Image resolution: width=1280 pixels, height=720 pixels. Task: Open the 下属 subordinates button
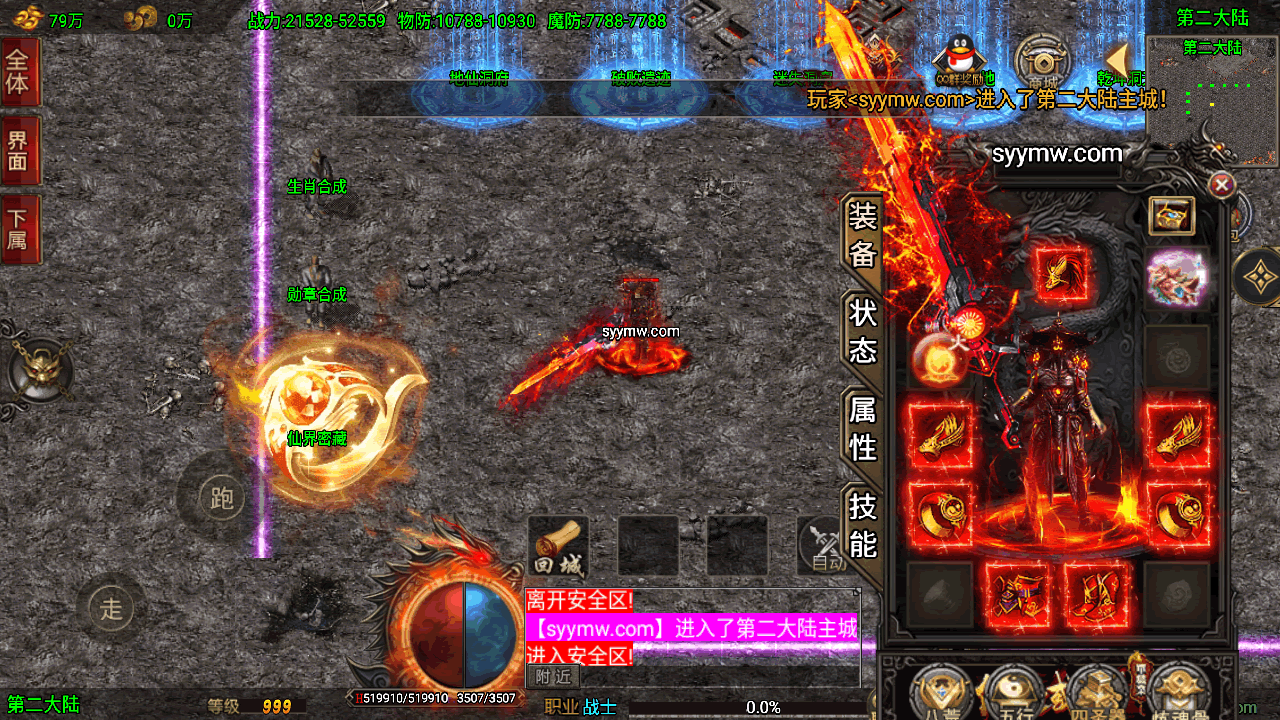click(19, 229)
